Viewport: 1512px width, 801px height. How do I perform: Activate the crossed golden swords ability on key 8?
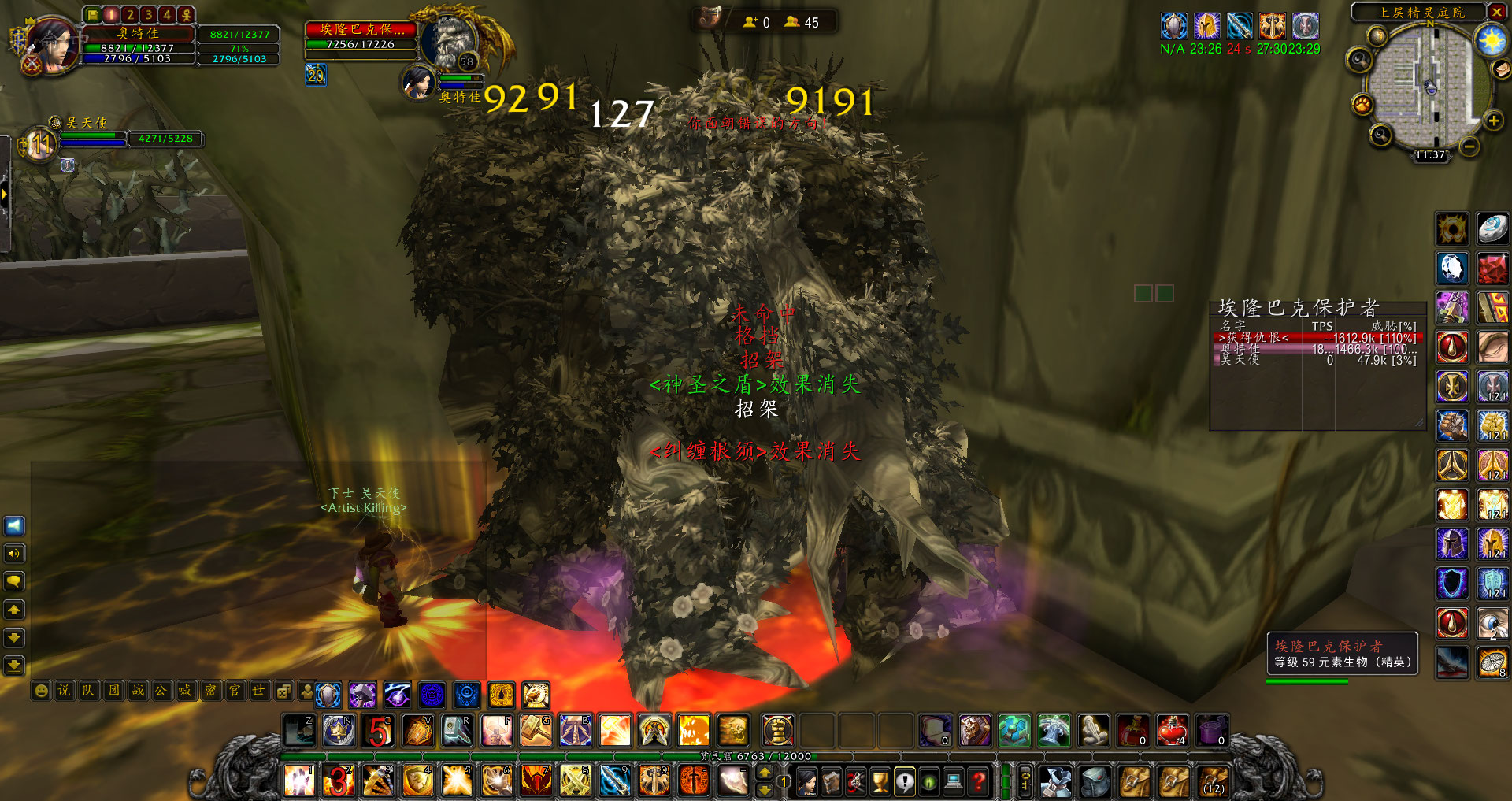pyautogui.click(x=576, y=781)
